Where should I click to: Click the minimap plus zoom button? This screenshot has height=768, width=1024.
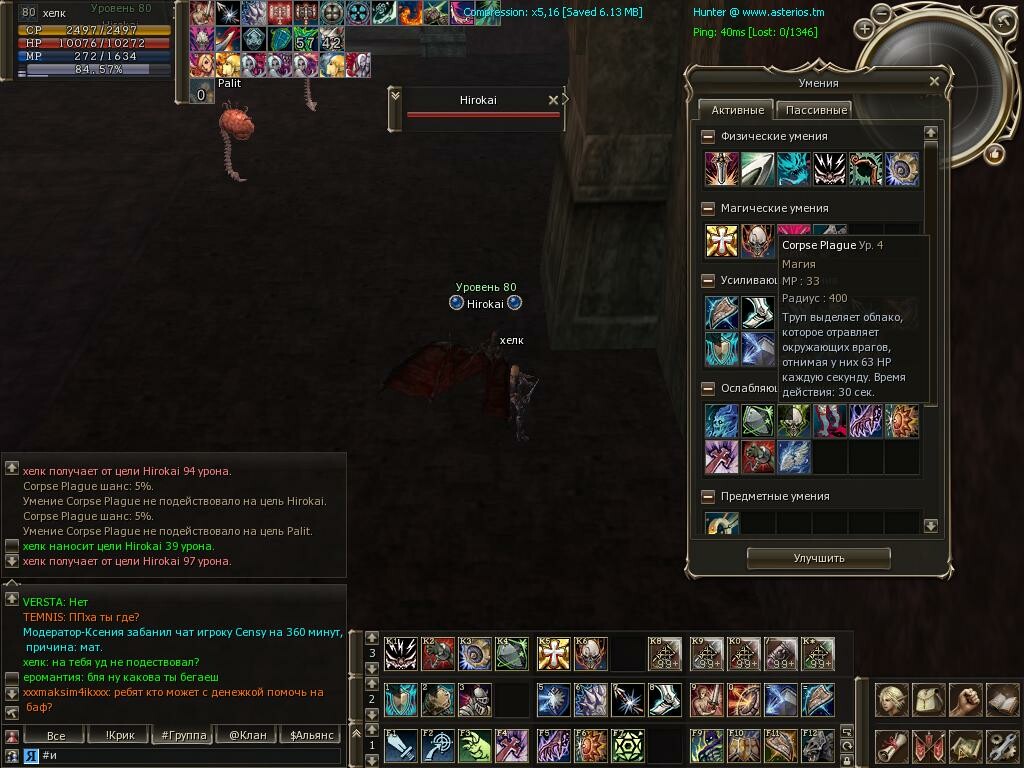[864, 29]
